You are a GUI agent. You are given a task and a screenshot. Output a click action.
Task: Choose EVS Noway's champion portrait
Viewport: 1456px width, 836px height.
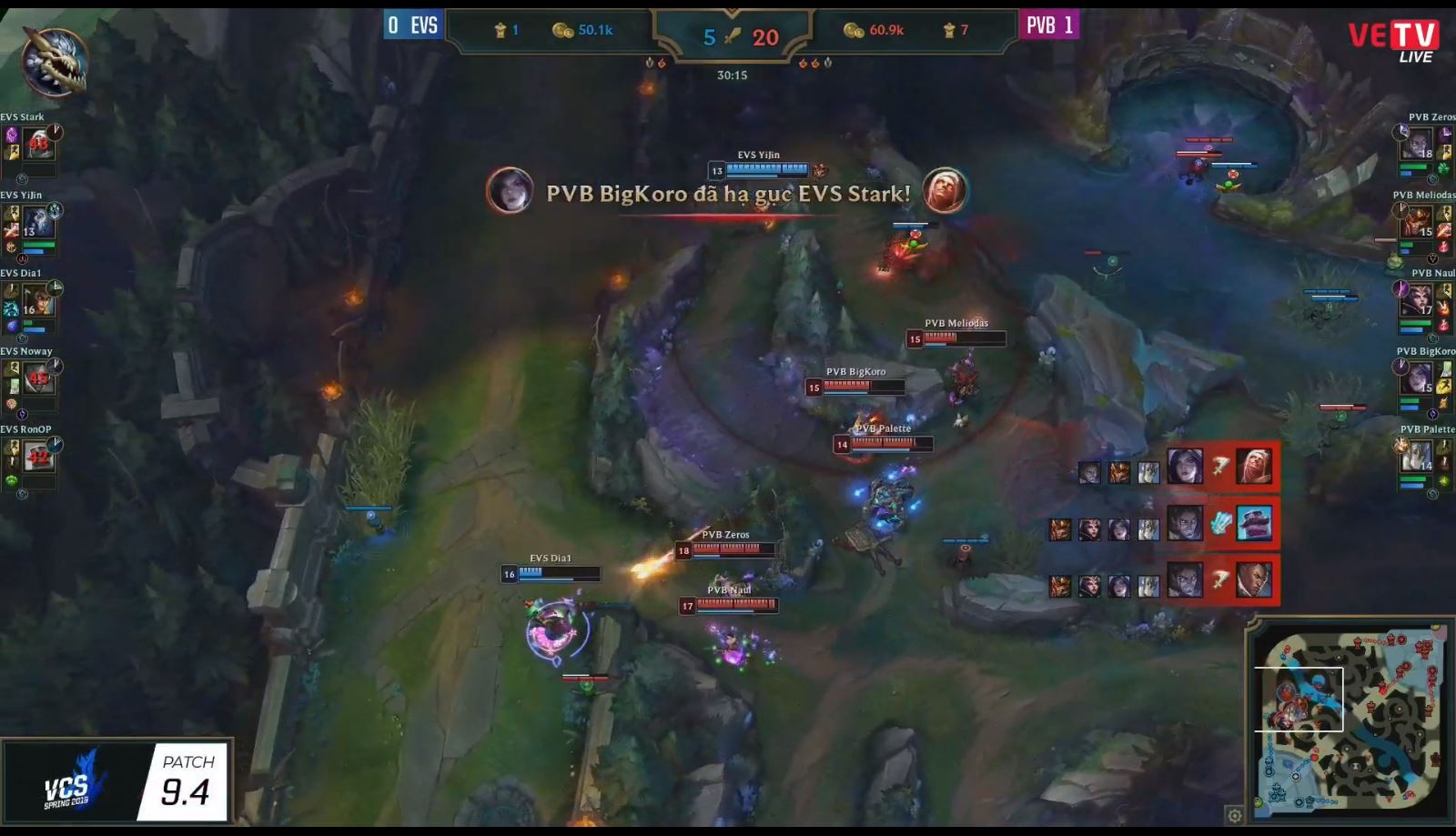(x=38, y=378)
